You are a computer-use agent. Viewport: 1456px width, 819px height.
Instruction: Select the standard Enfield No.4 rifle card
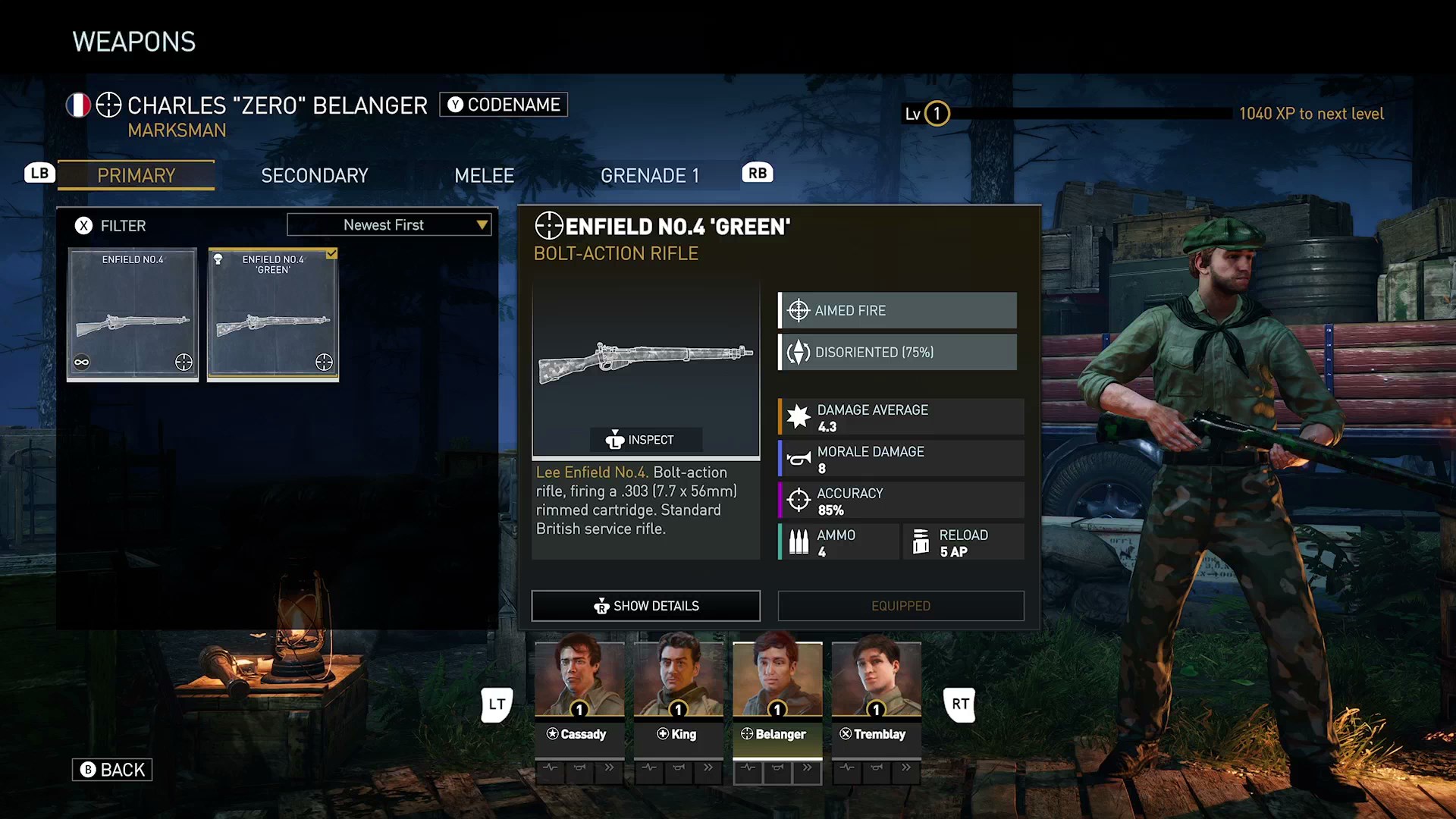coord(133,314)
